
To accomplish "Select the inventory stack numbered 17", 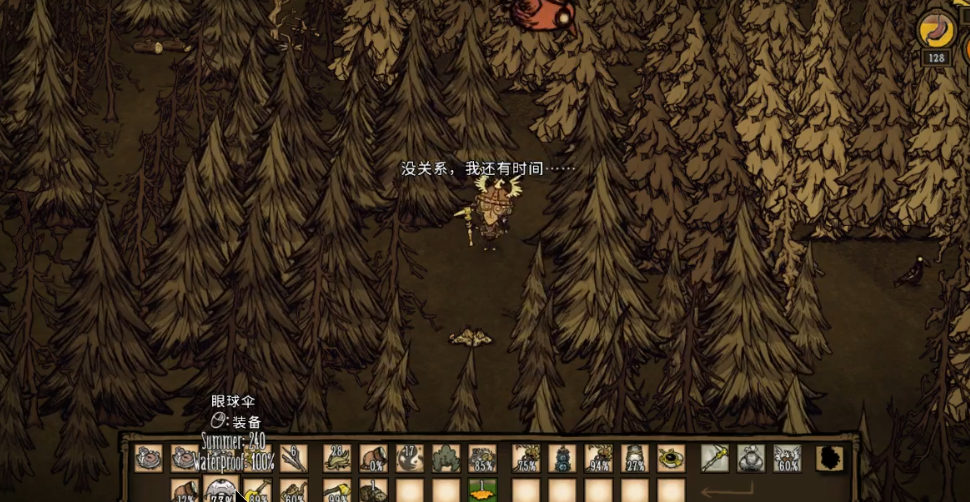I will (409, 458).
